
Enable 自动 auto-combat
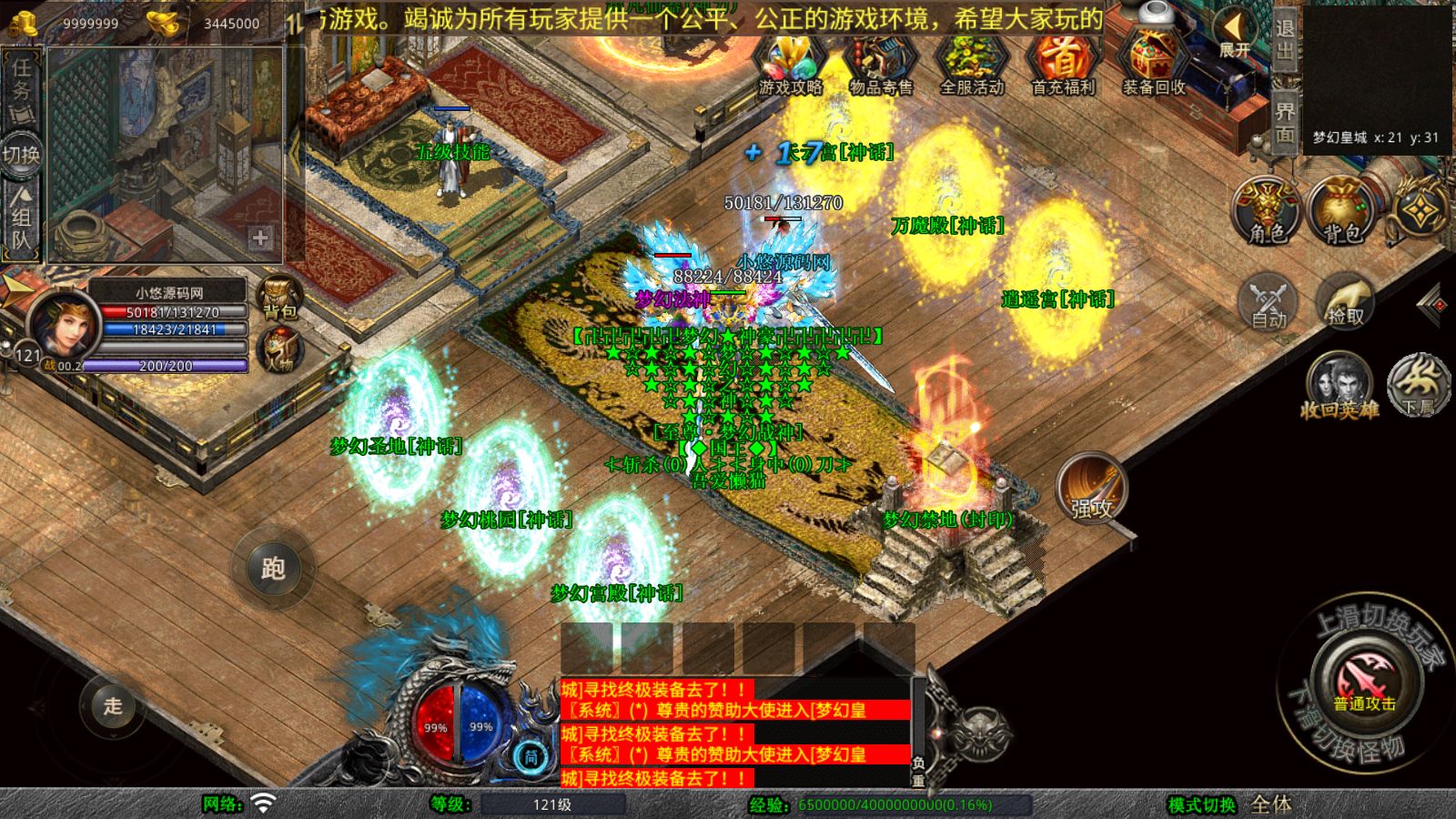[x=1269, y=300]
